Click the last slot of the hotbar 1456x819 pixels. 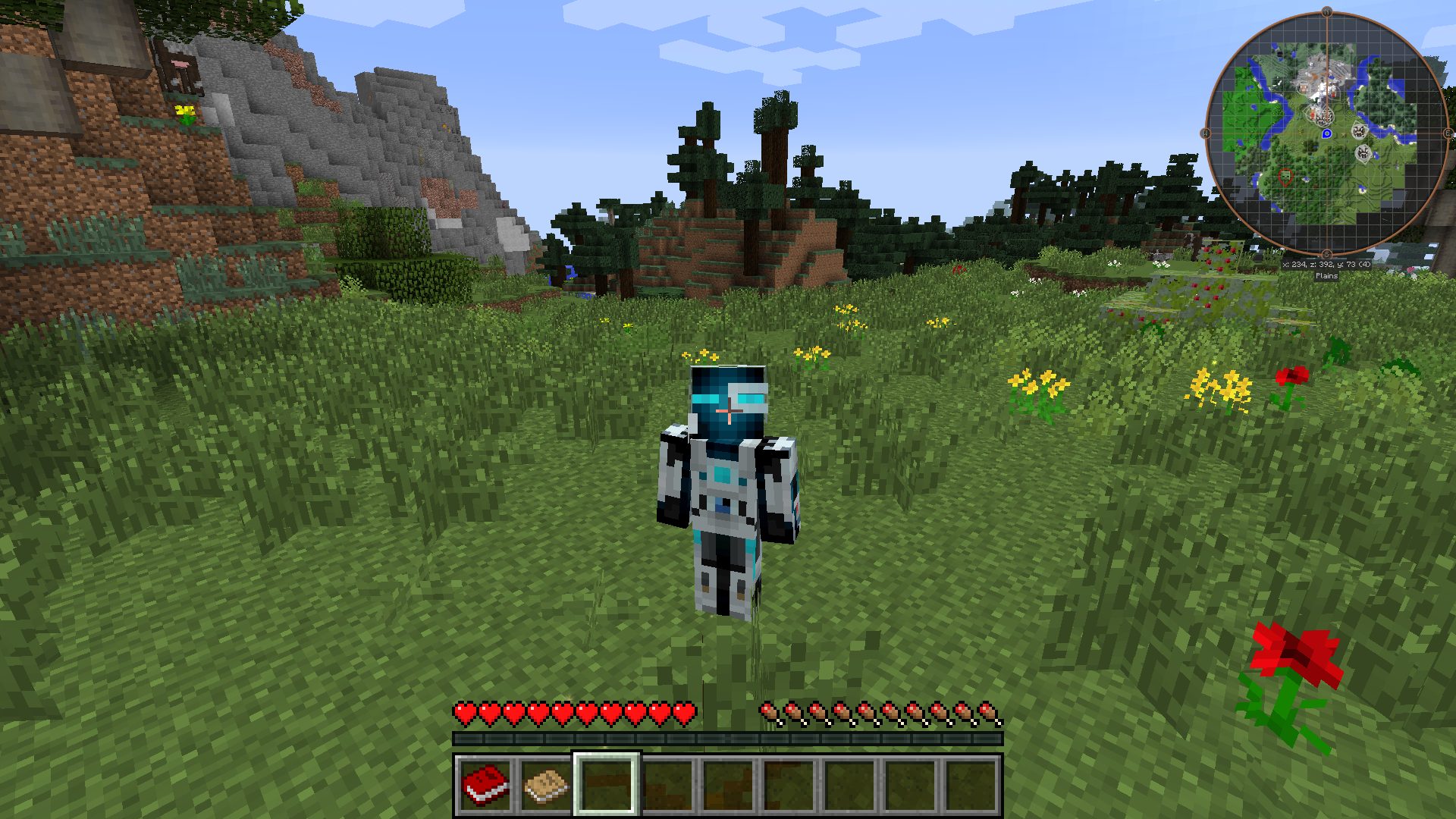(972, 786)
